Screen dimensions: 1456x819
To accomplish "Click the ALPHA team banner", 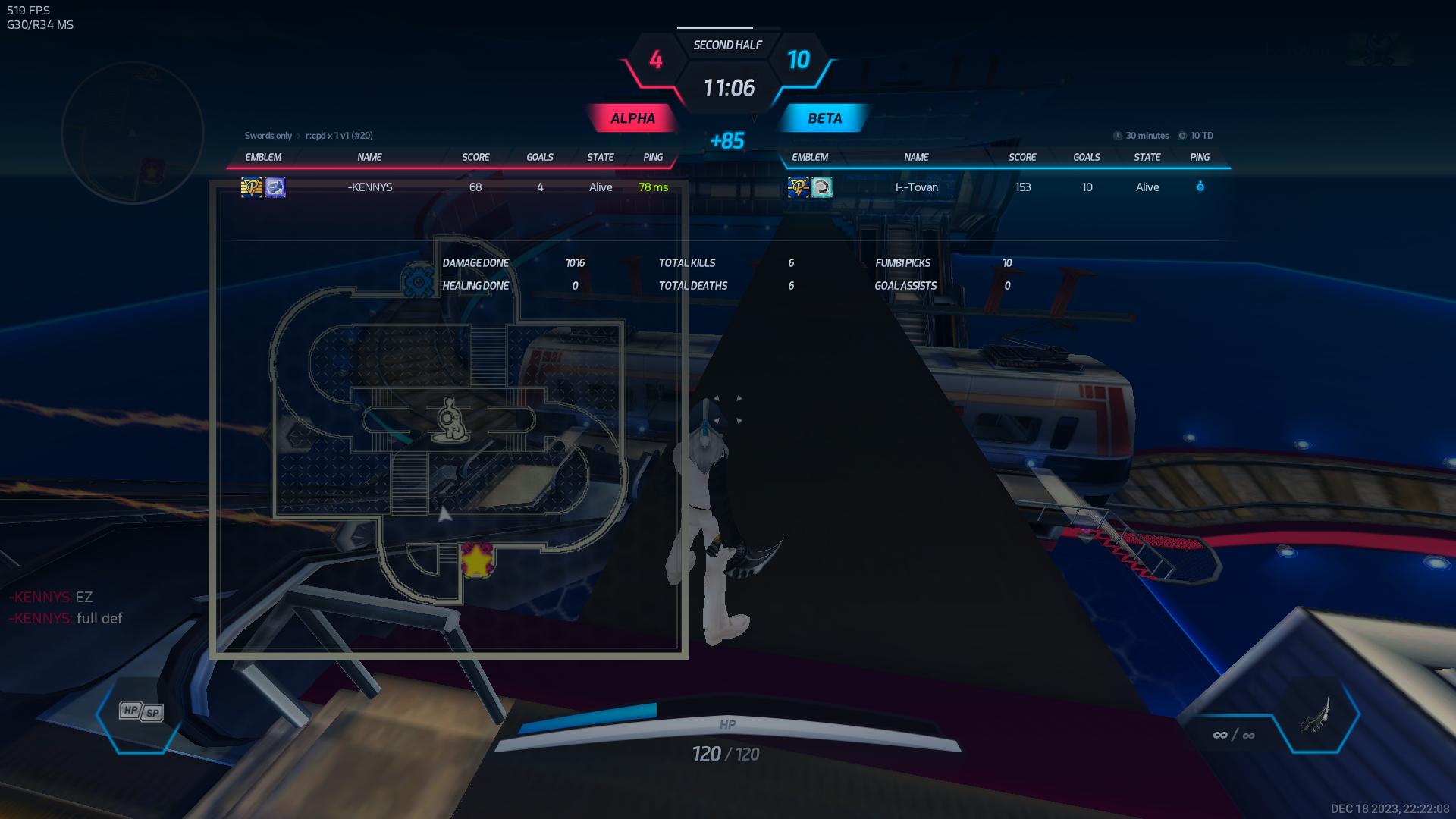I will coord(632,118).
